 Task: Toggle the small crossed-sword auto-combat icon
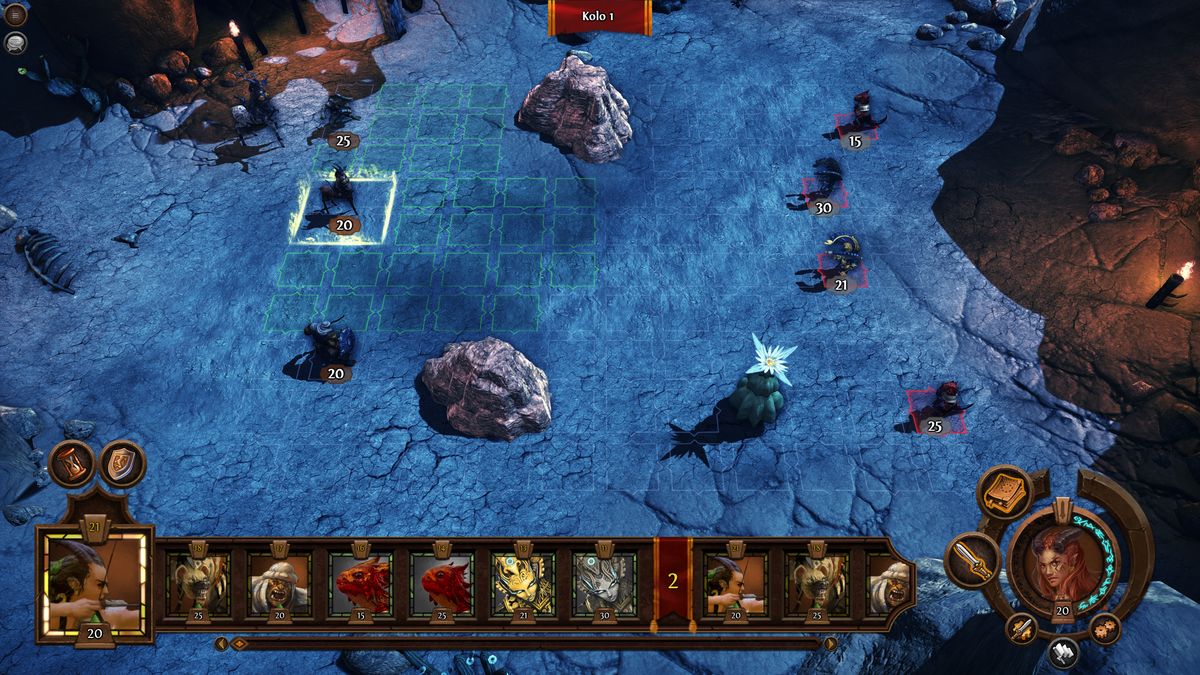pos(1021,629)
